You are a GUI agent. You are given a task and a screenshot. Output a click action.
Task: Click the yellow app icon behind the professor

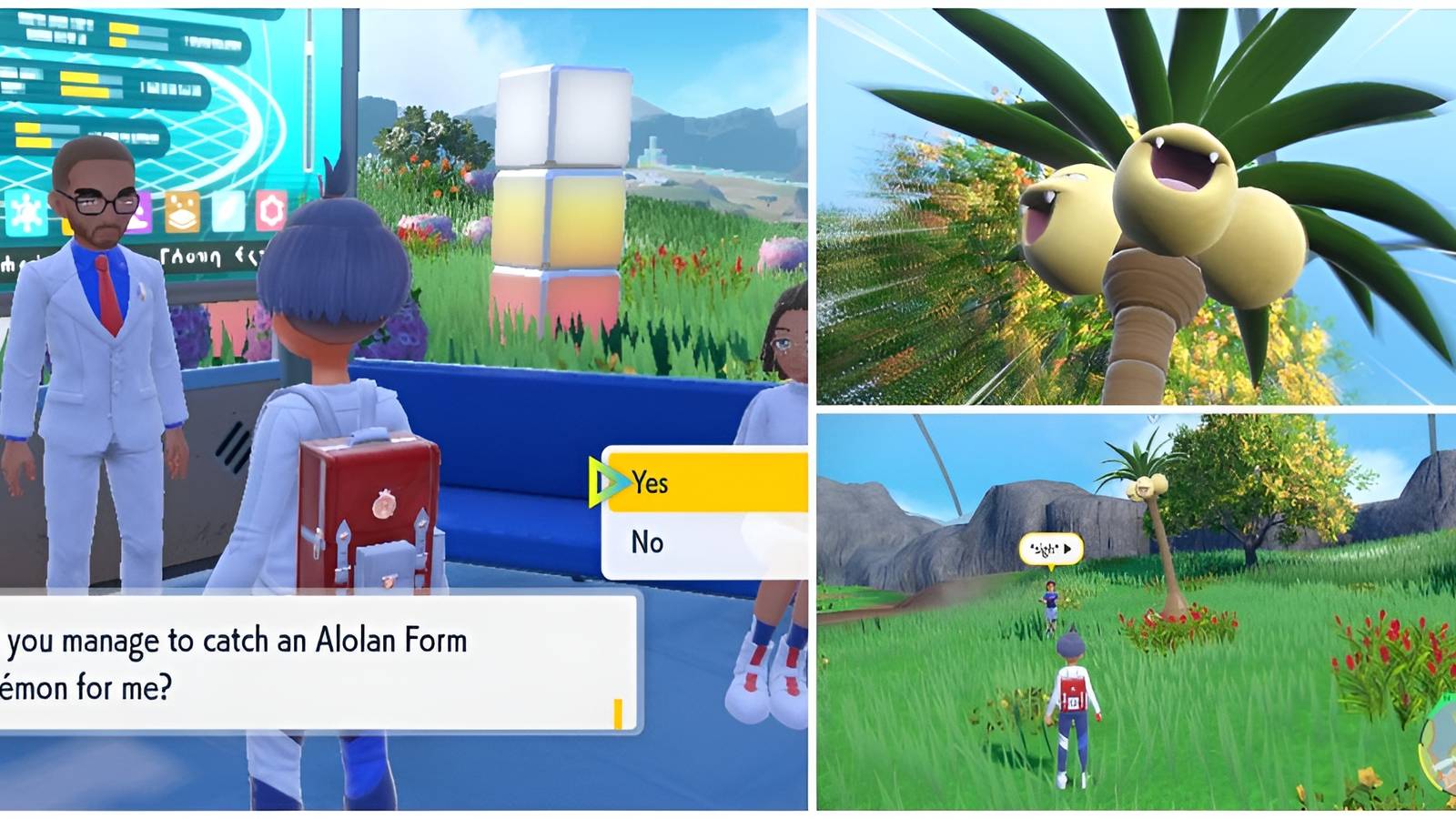pos(67,227)
